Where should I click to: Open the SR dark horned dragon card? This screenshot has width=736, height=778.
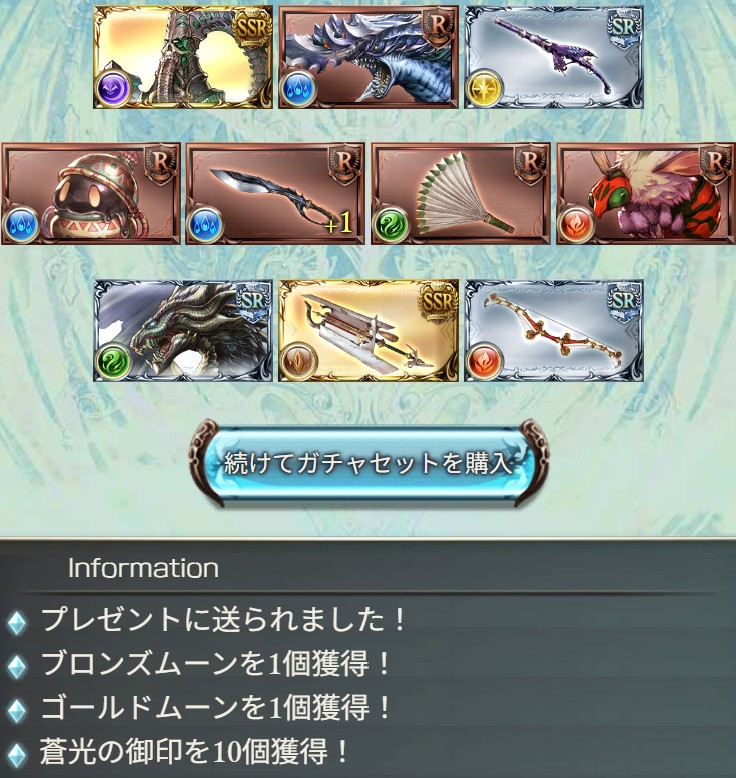183,331
